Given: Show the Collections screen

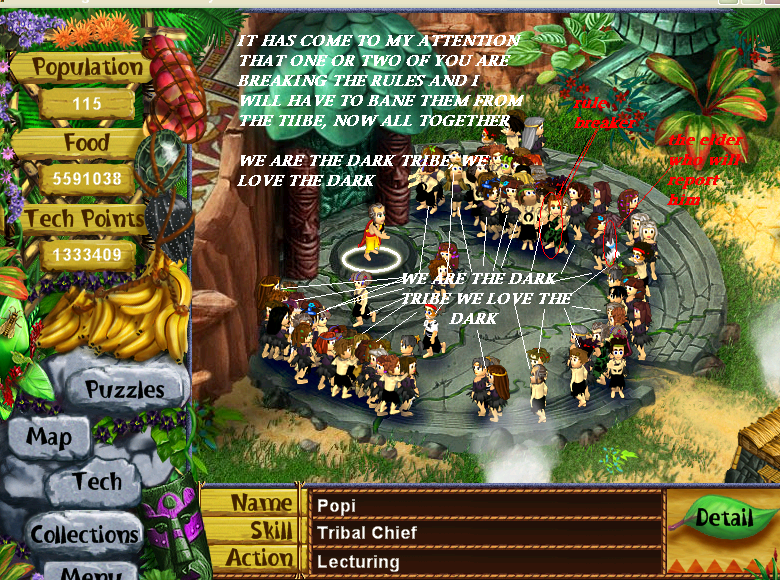Looking at the screenshot, I should 84,534.
